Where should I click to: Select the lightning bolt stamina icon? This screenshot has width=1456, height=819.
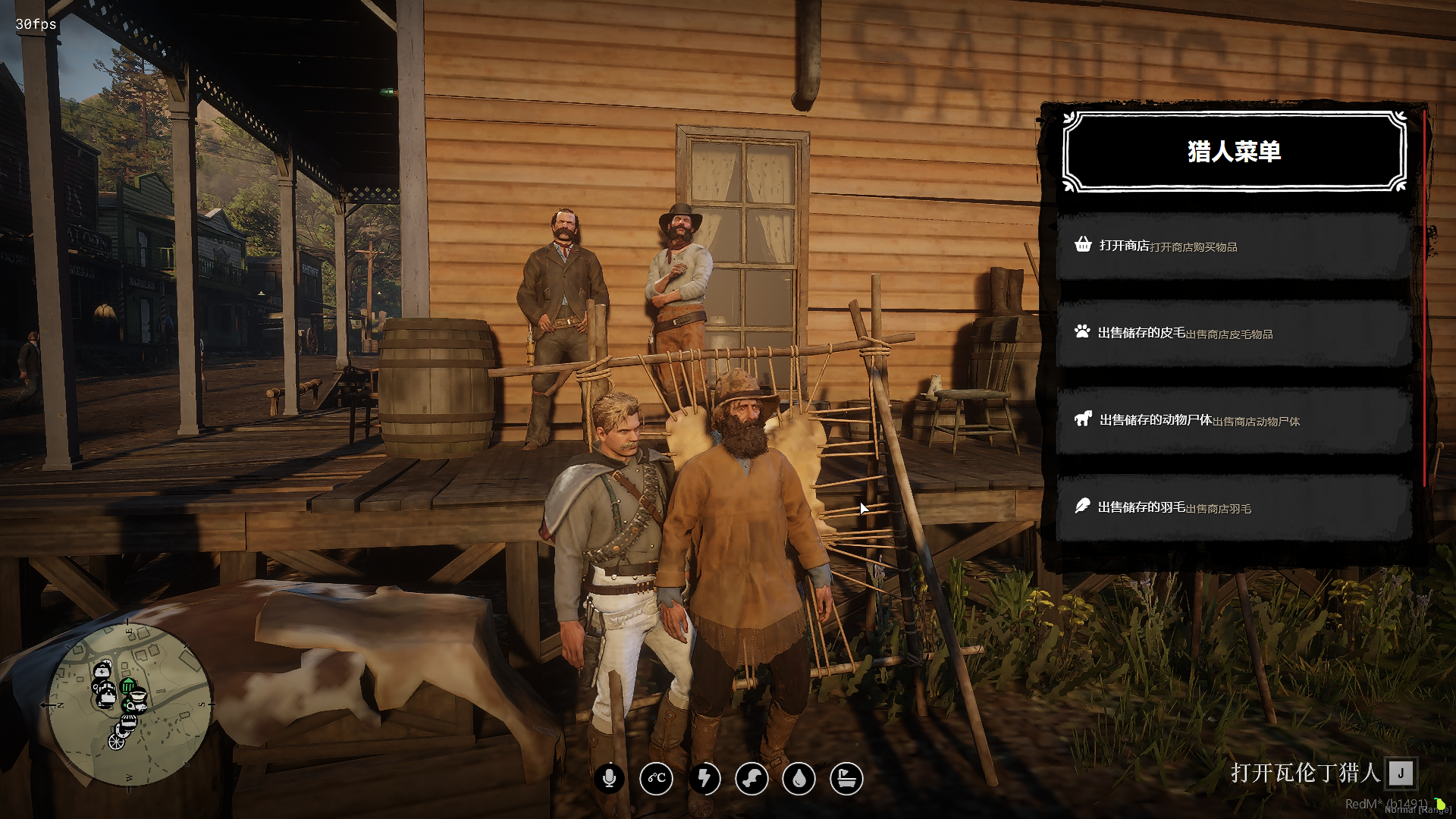[704, 778]
